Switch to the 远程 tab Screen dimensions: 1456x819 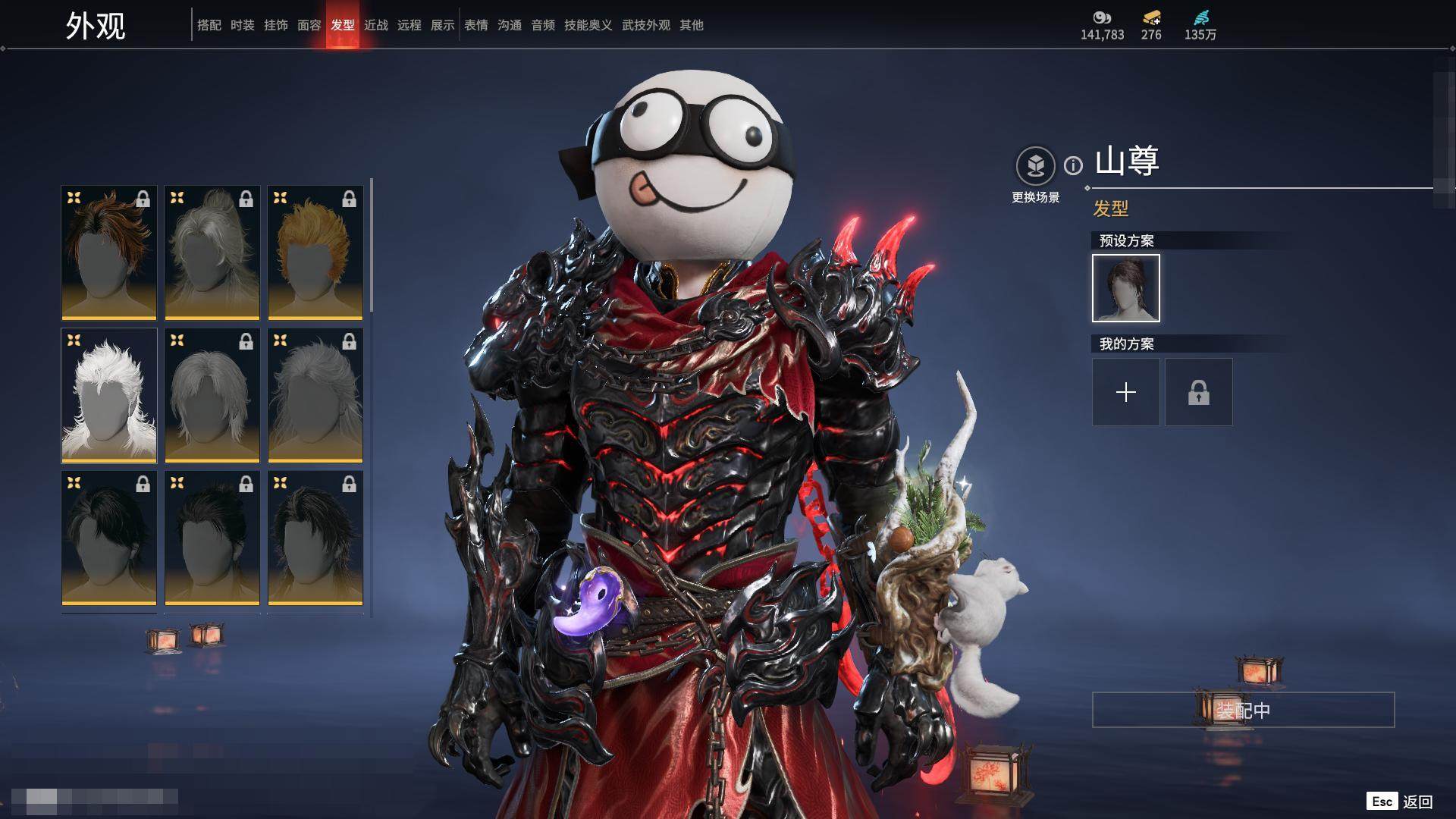click(x=409, y=25)
